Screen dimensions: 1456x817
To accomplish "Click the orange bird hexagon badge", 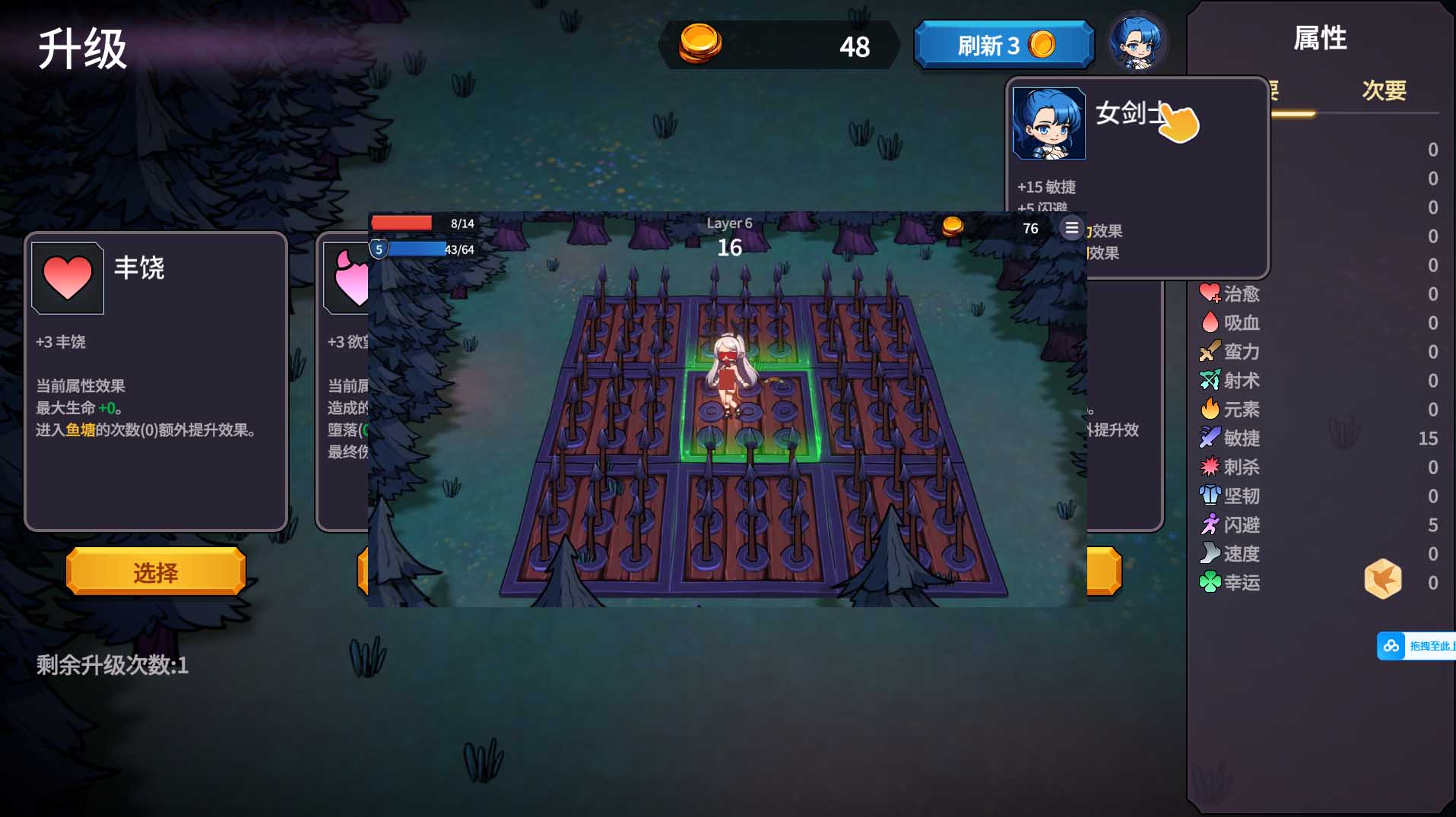I will [1382, 579].
